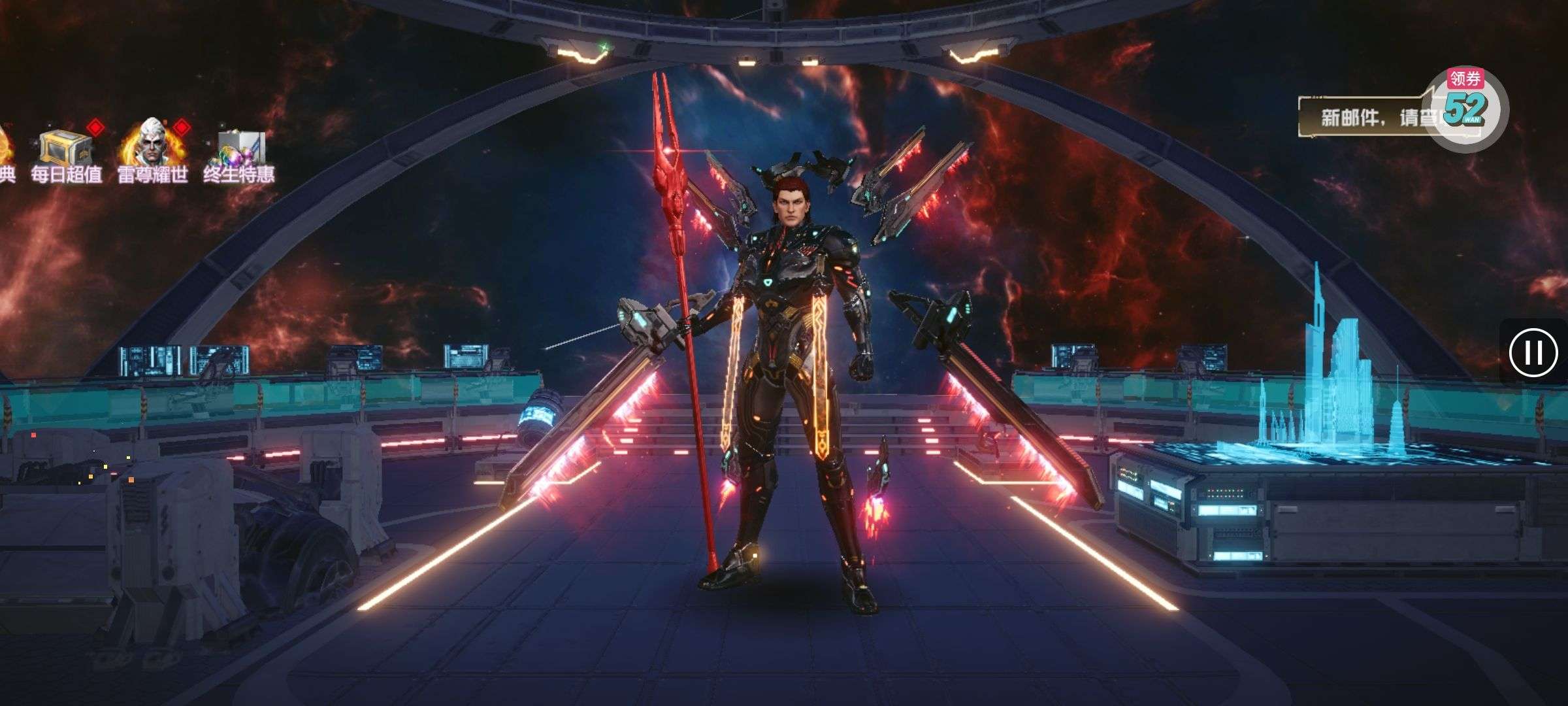Claim the 领券 coupon floating badge
Screen dimensions: 1568x706
[1465, 108]
